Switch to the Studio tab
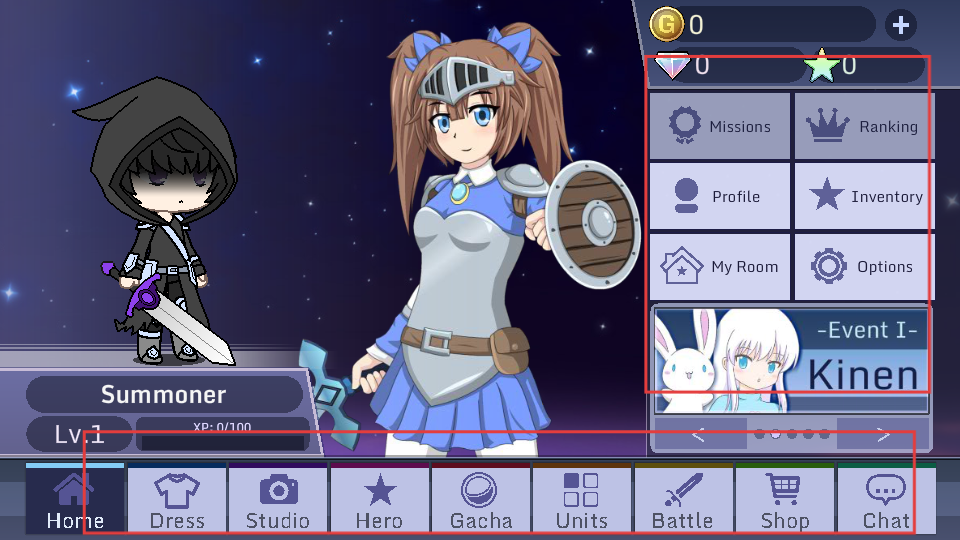Viewport: 960px width, 540px height. coord(278,499)
